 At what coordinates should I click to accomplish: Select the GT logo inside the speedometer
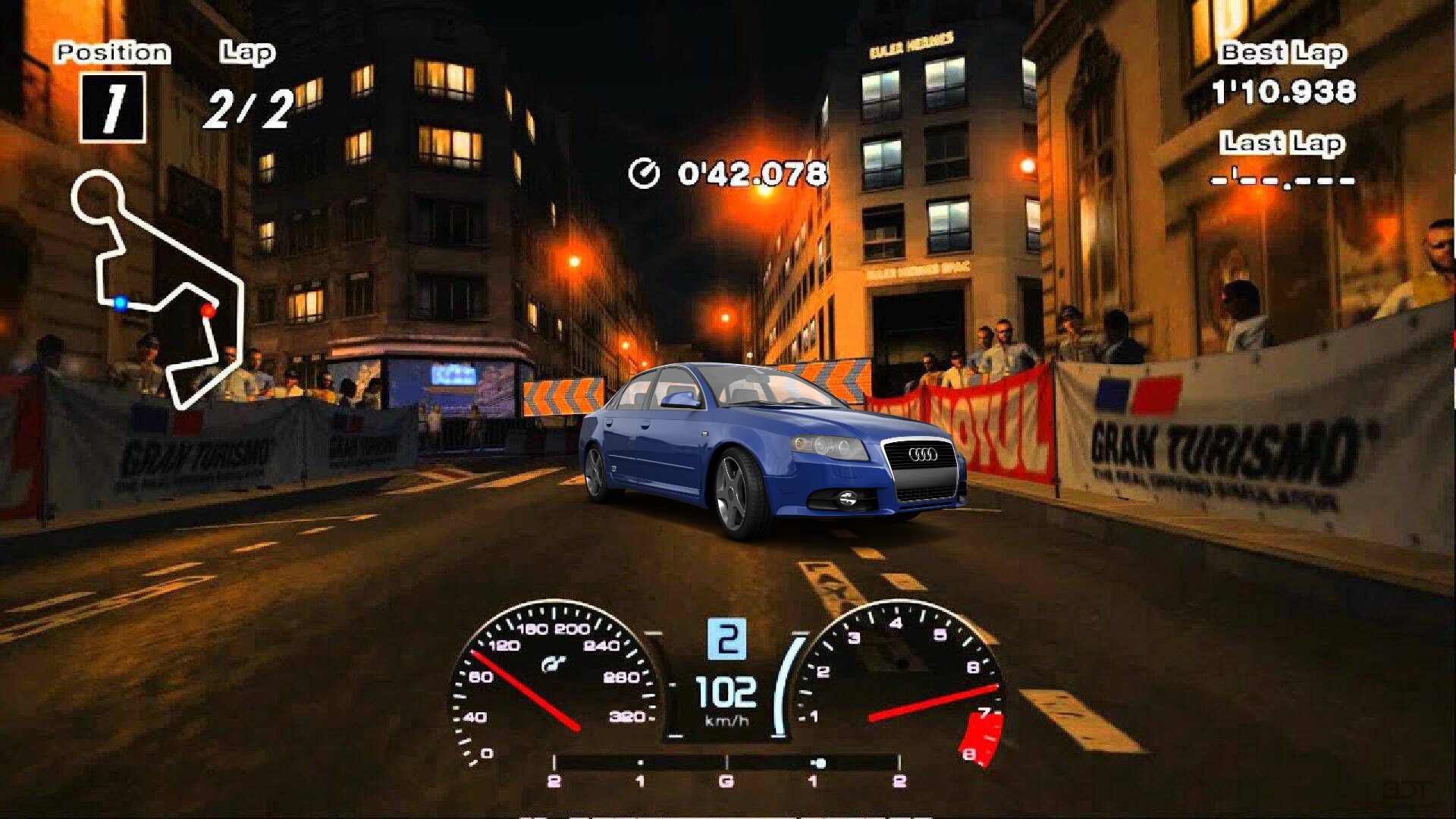(x=554, y=662)
